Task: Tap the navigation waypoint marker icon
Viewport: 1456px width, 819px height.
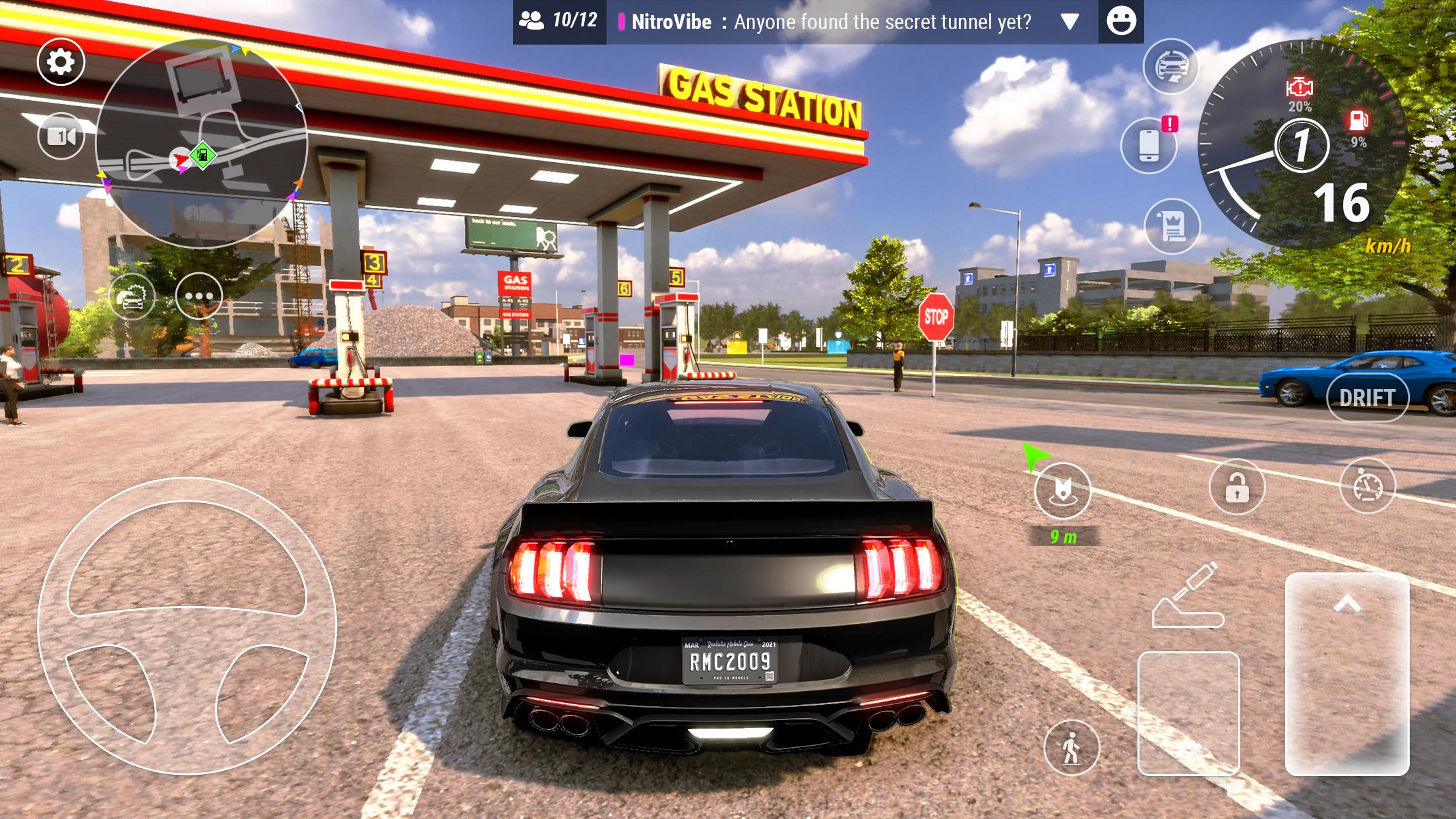Action: (1062, 490)
